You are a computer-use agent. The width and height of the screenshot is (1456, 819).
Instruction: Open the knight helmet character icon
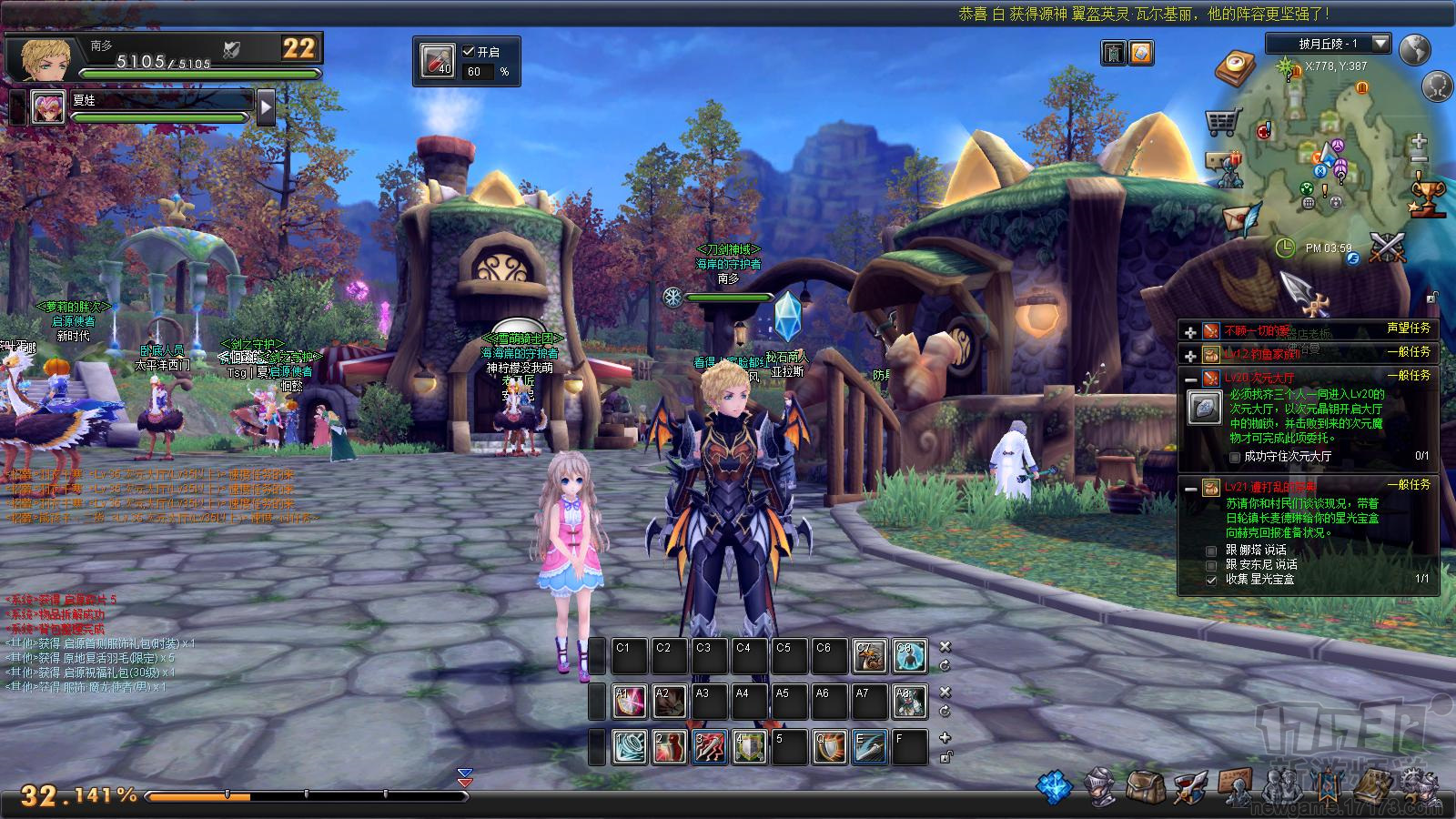[x=1101, y=787]
